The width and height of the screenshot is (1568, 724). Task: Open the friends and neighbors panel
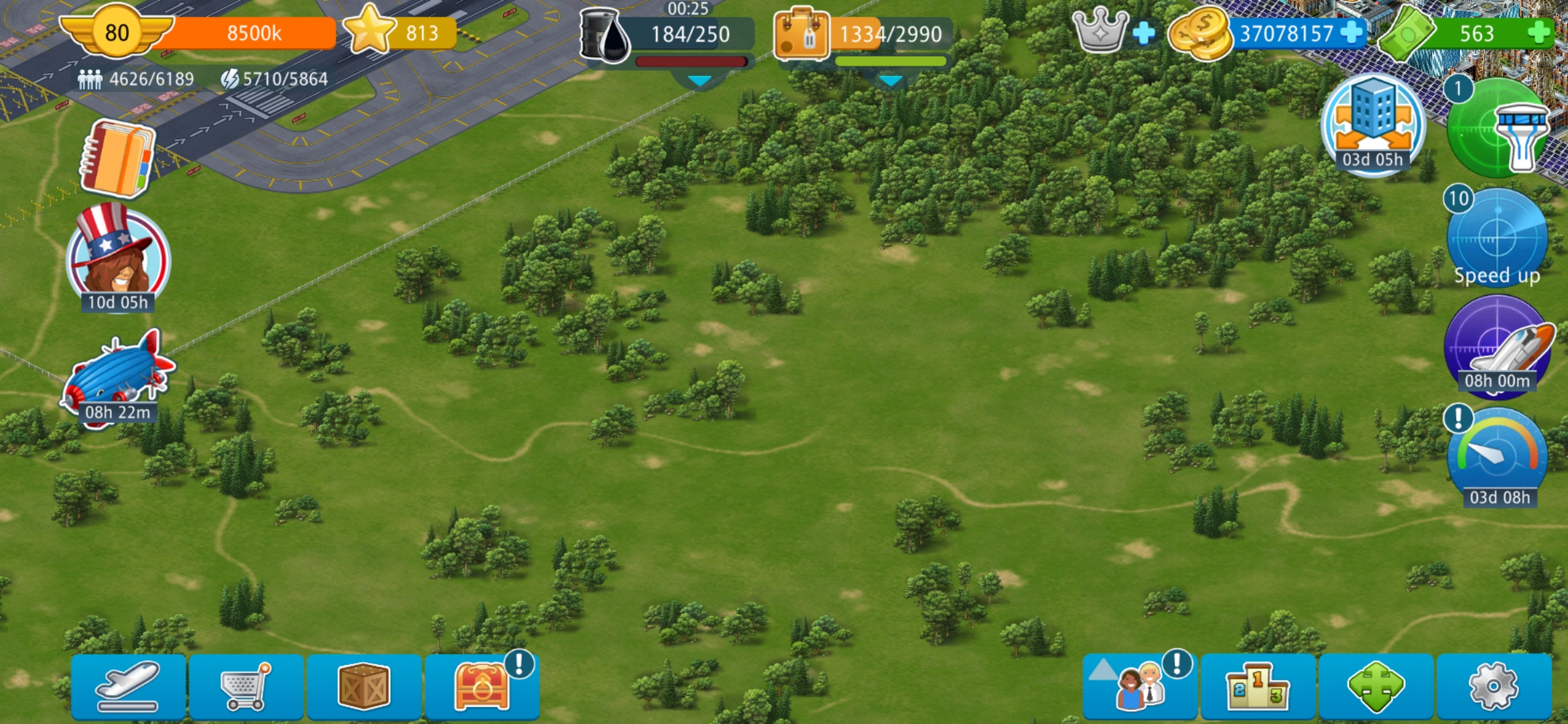coord(1140,686)
